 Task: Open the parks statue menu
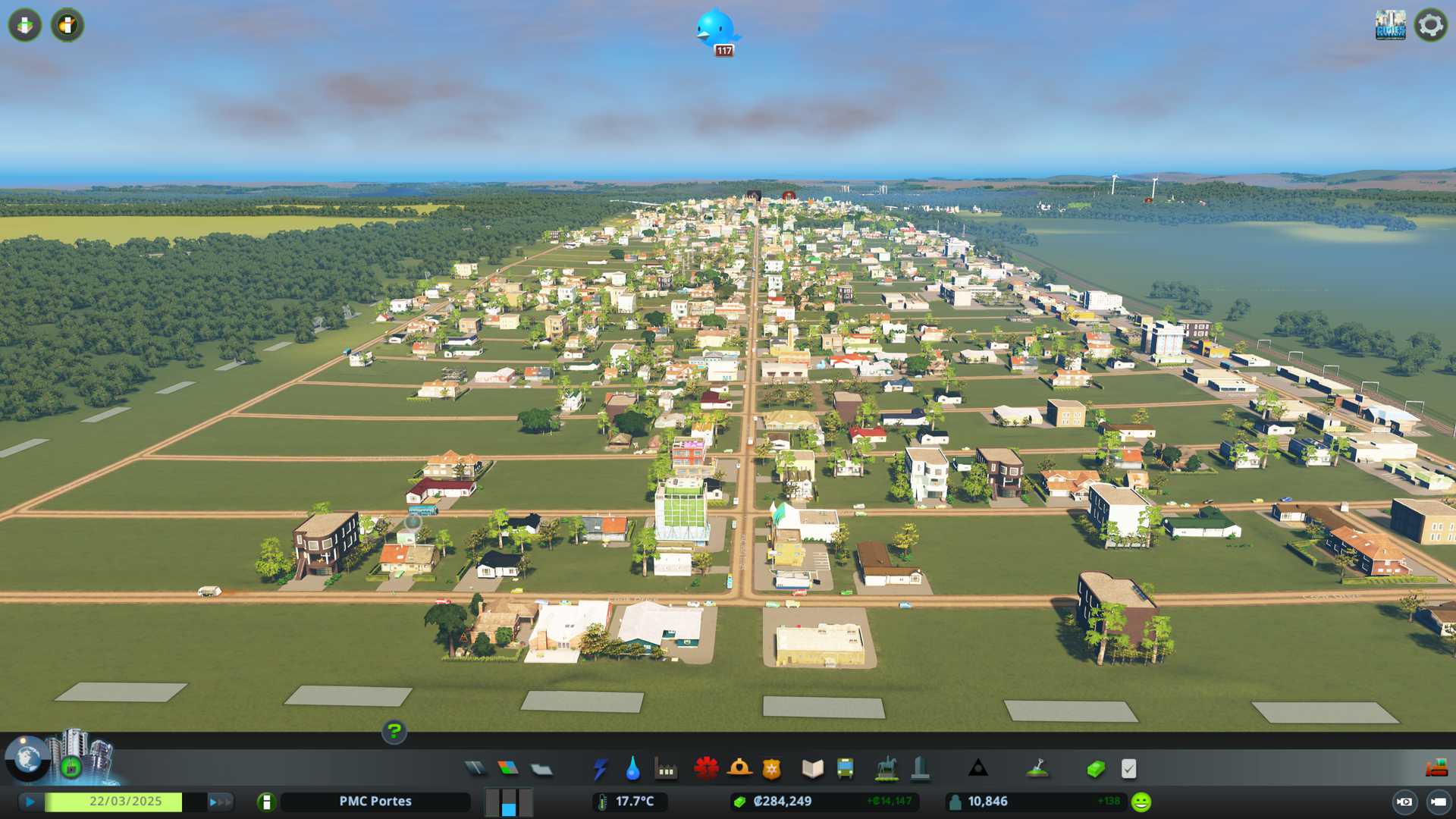pyautogui.click(x=886, y=769)
